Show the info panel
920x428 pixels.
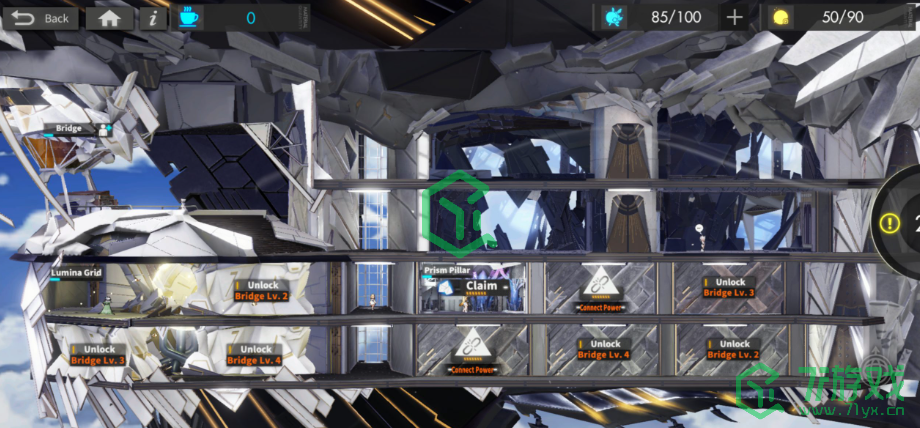152,18
